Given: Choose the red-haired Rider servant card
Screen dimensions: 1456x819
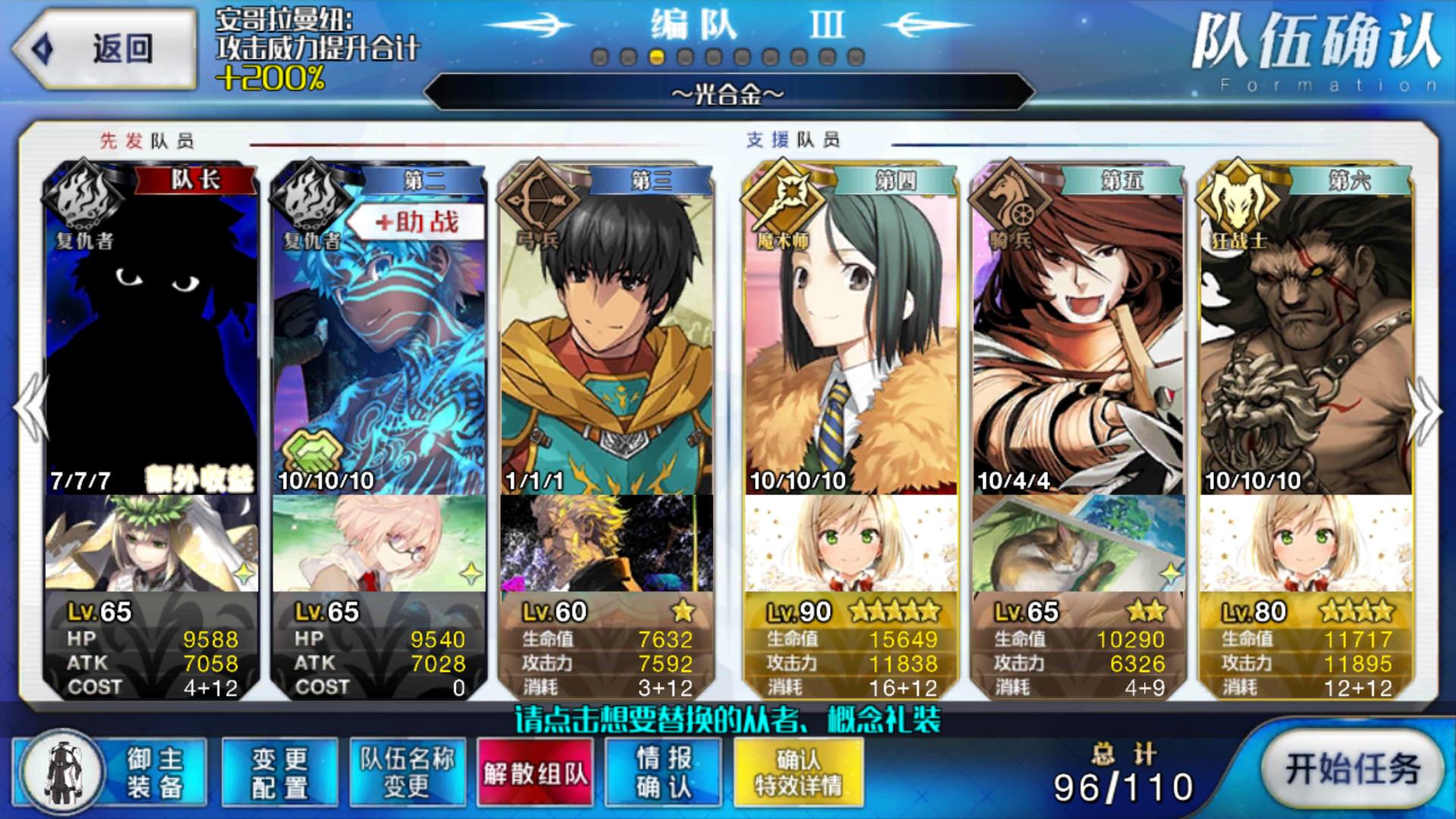Looking at the screenshot, I should pos(1078,334).
